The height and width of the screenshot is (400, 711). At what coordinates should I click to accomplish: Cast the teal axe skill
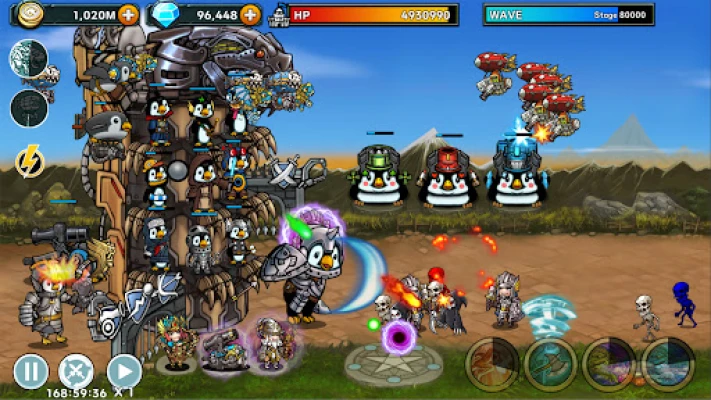pos(551,364)
